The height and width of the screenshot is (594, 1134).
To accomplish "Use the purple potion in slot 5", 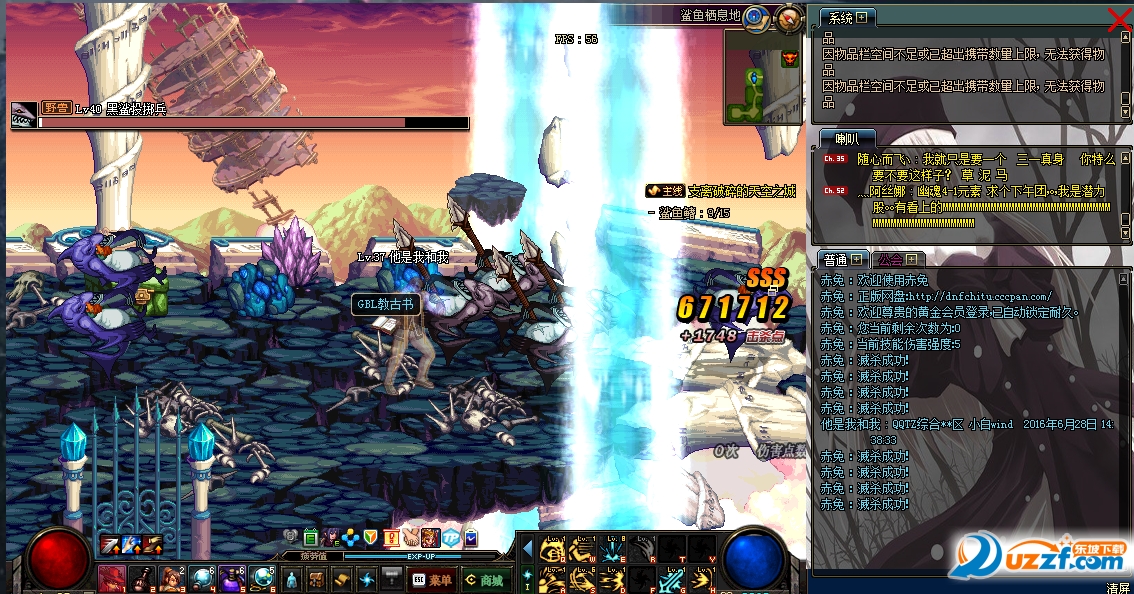I will point(232,578).
